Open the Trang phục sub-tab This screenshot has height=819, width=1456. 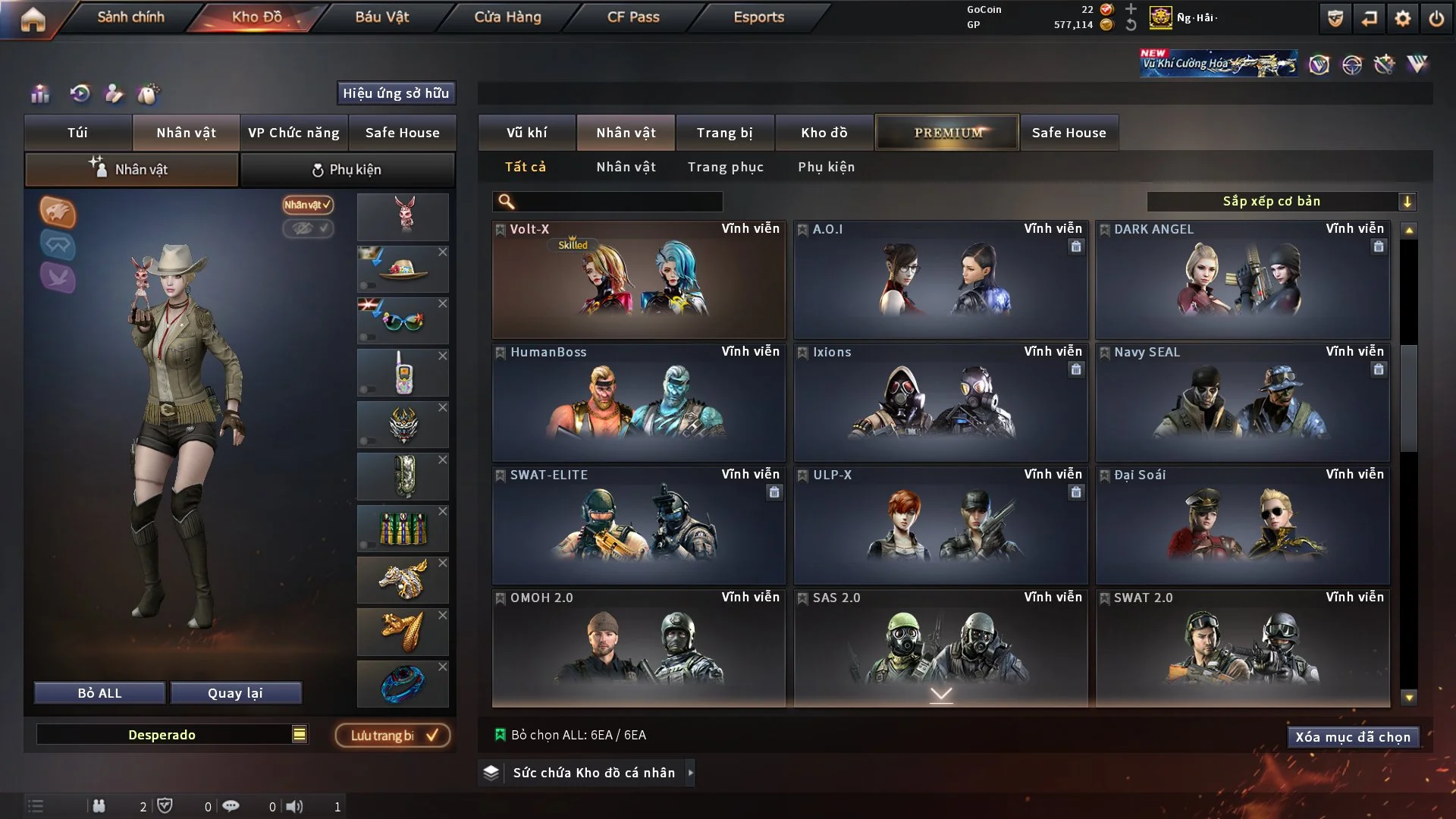point(725,167)
